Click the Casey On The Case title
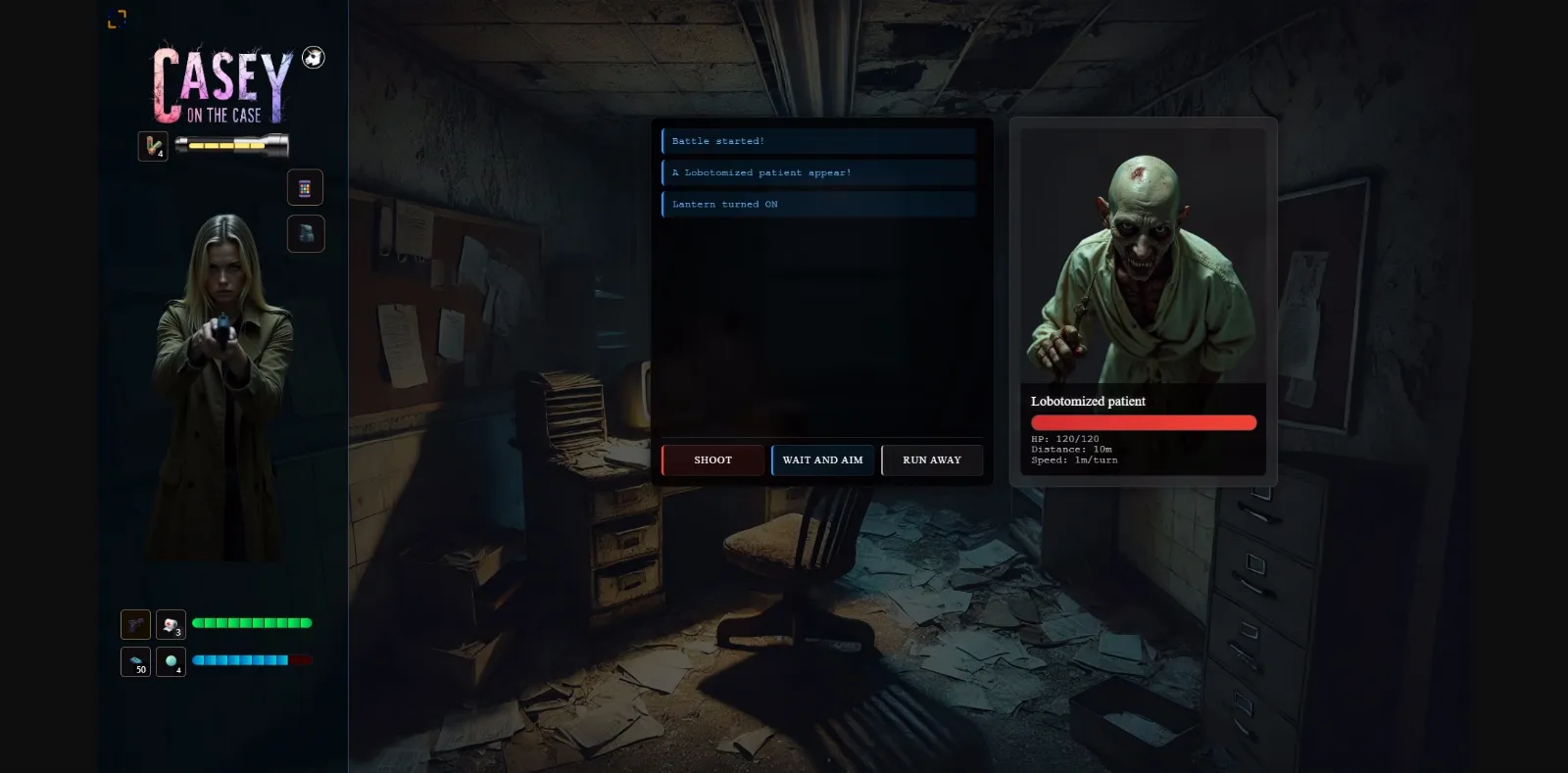The width and height of the screenshot is (1568, 773). point(220,86)
